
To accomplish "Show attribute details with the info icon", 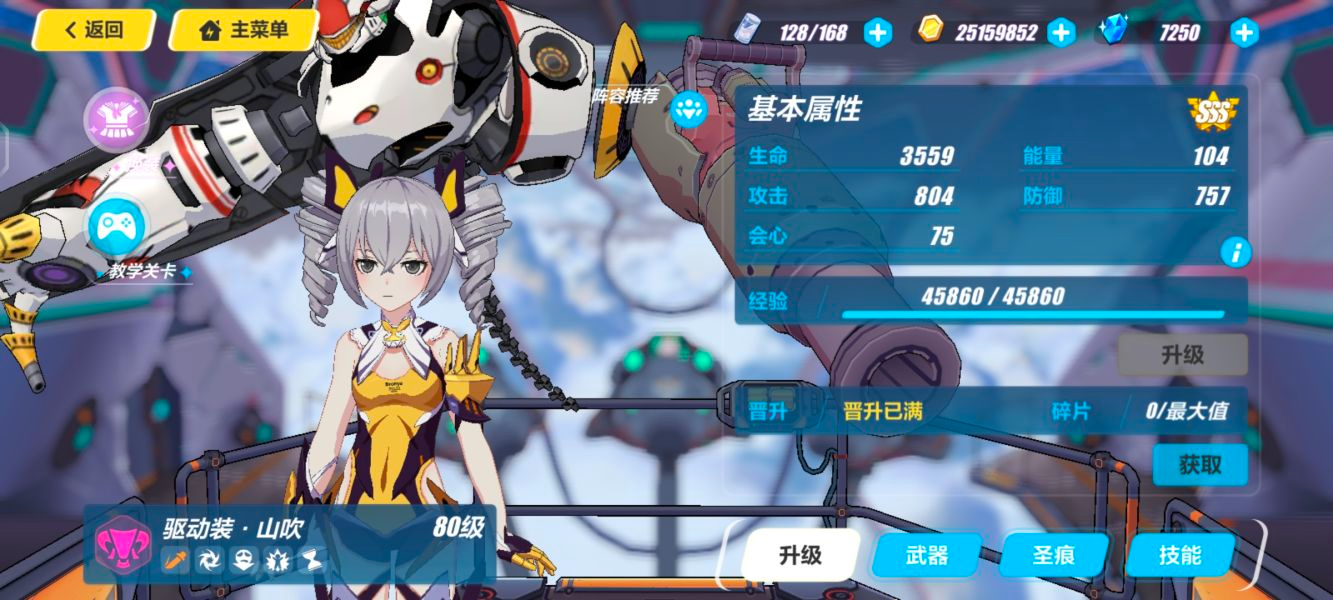I will tap(1235, 252).
